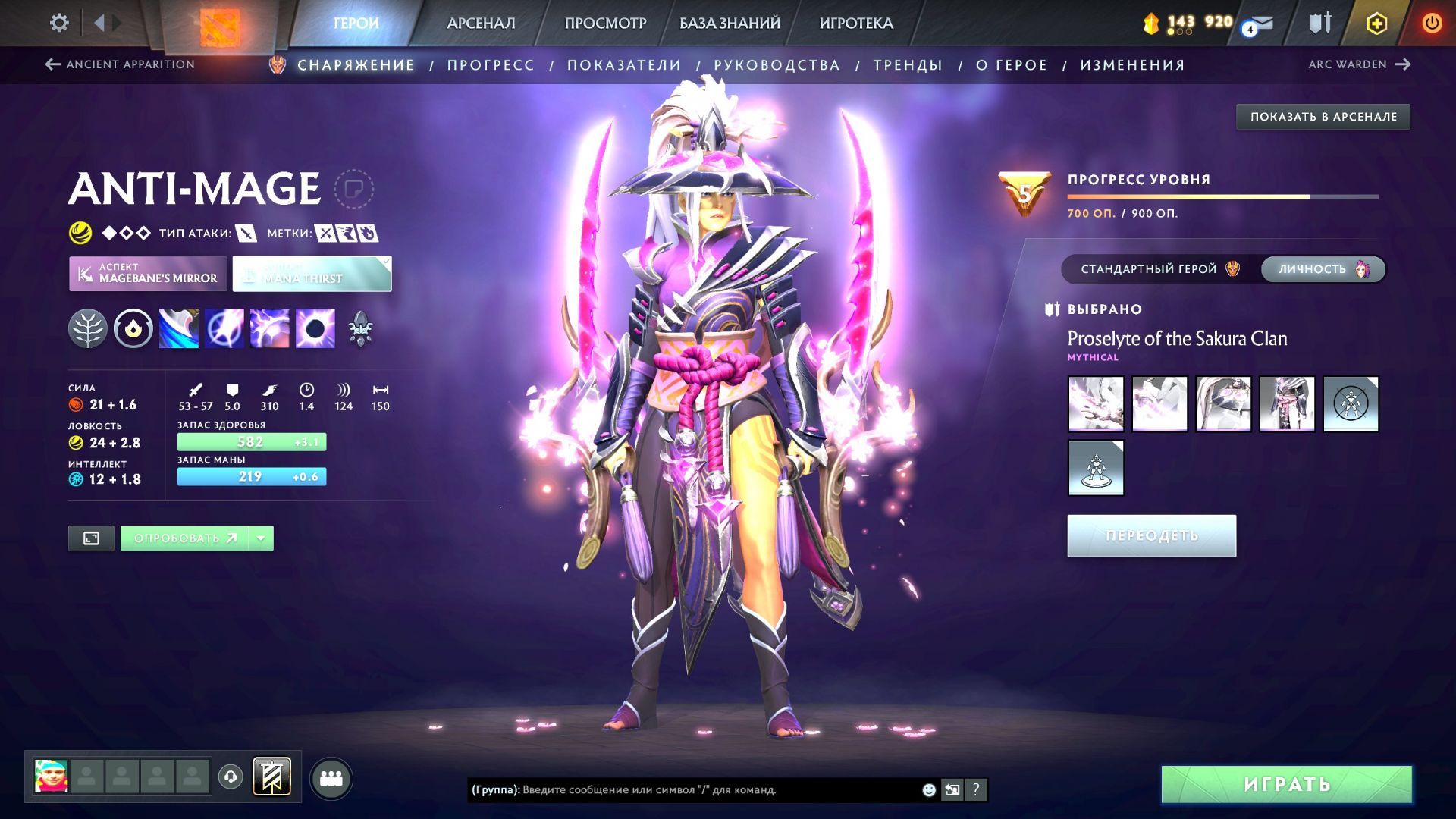Select the Magebane's Mirror aspect

click(x=149, y=274)
